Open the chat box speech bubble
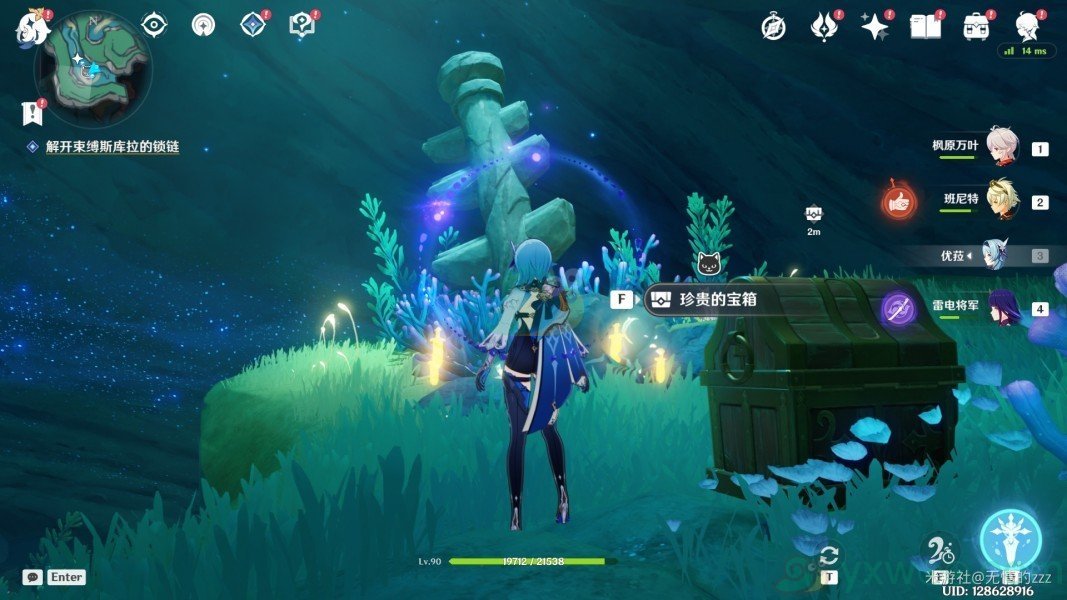 (33, 577)
